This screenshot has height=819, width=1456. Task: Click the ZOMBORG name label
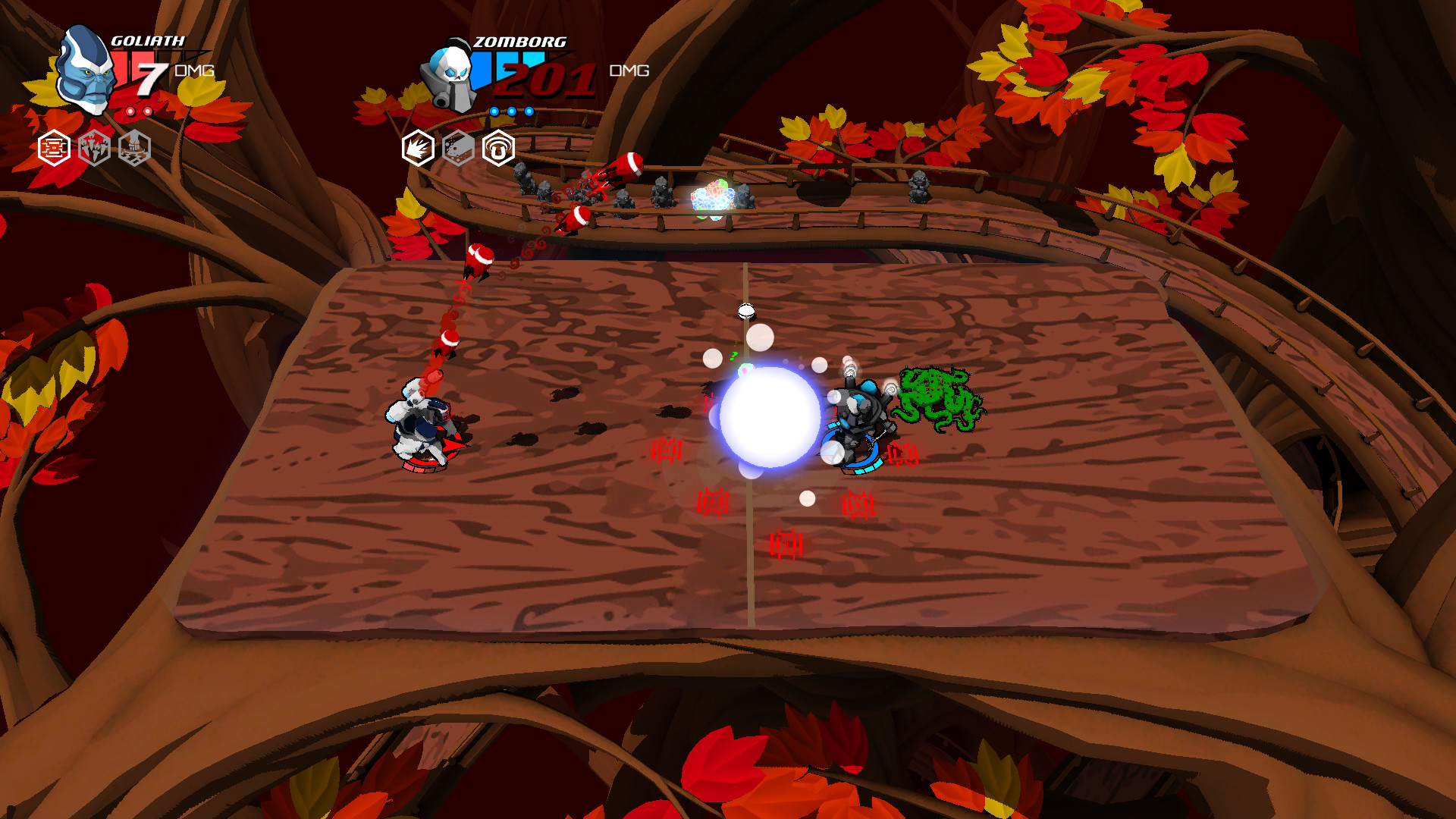[x=519, y=42]
